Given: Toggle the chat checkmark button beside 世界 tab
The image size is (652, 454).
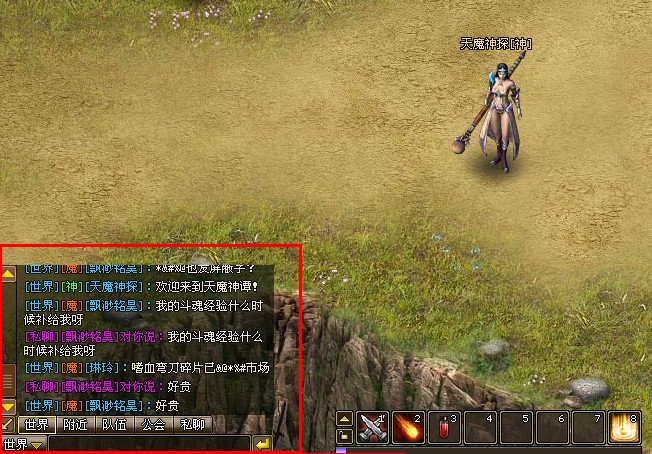Looking at the screenshot, I should pos(8,425).
